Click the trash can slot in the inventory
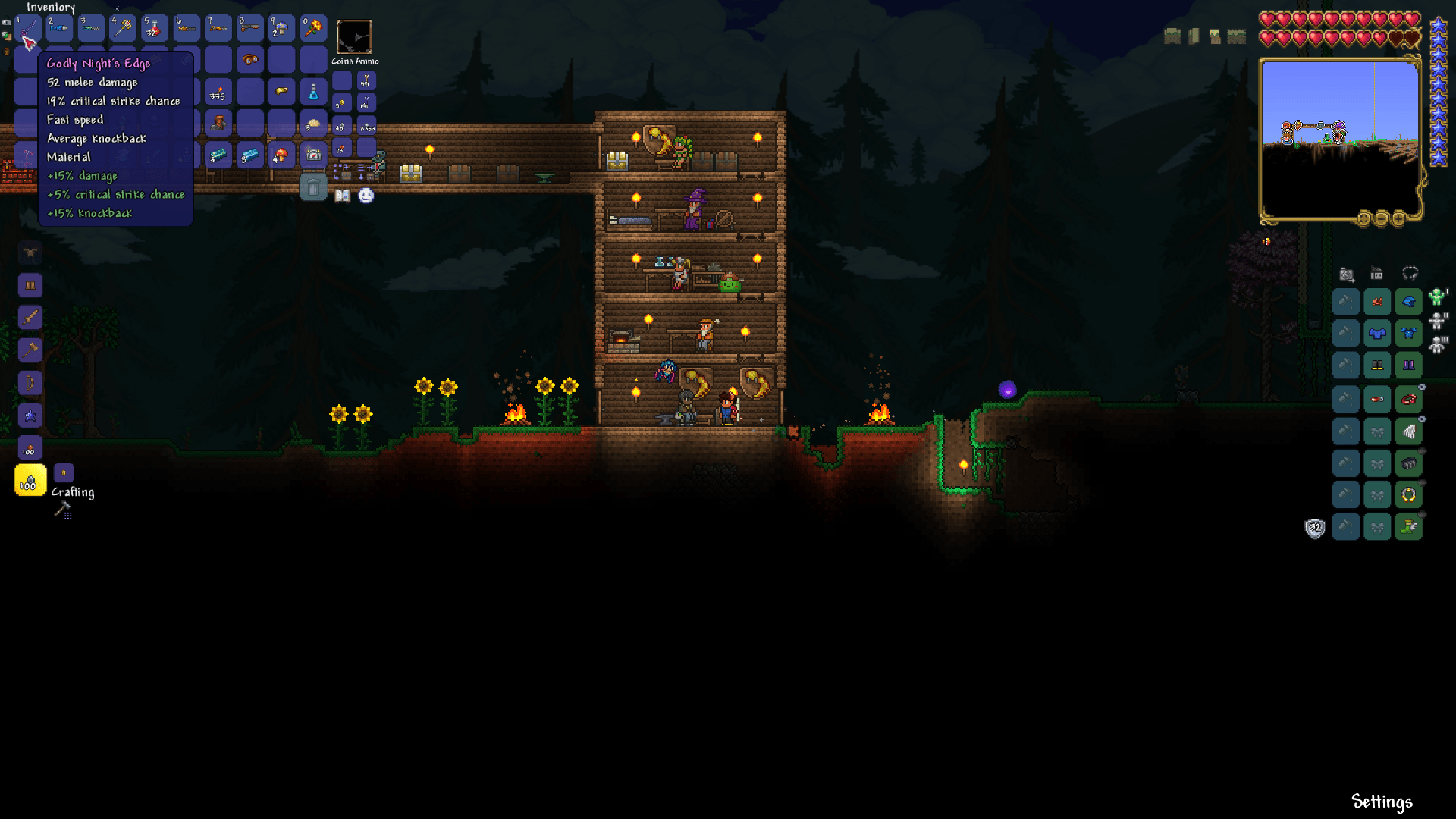The height and width of the screenshot is (819, 1456). click(x=314, y=187)
